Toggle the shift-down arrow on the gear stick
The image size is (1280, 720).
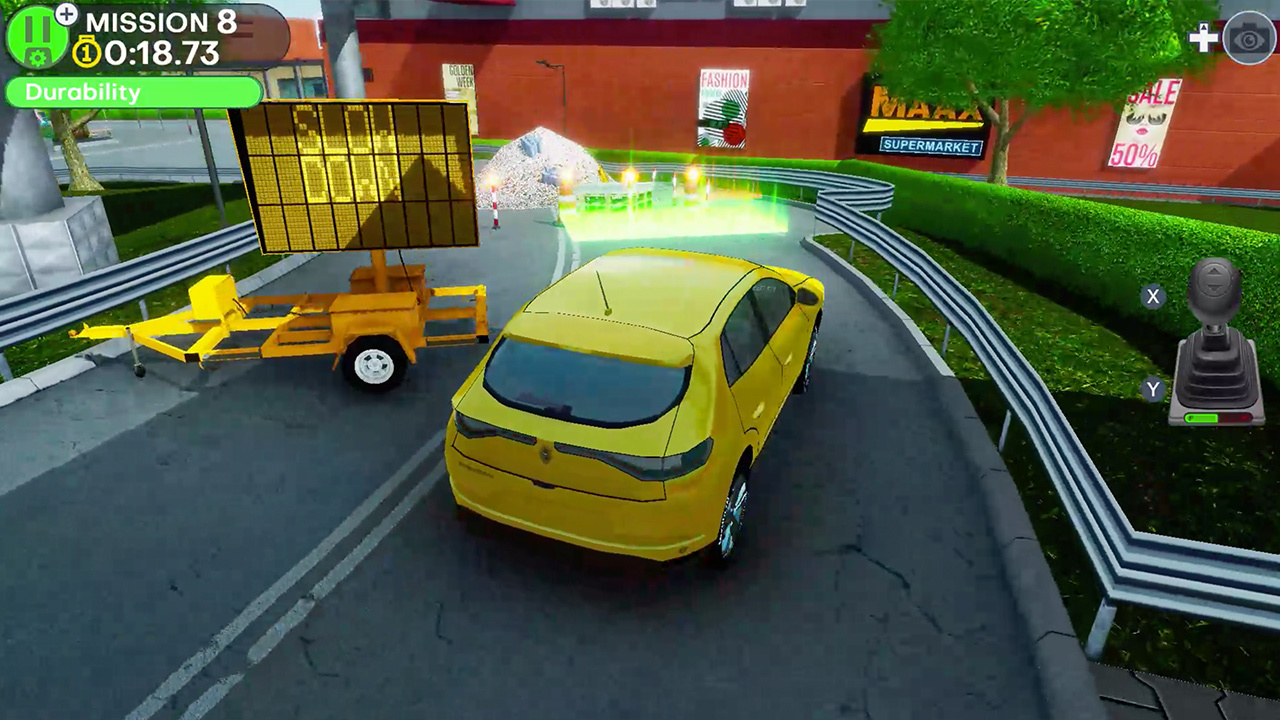pyautogui.click(x=1214, y=288)
